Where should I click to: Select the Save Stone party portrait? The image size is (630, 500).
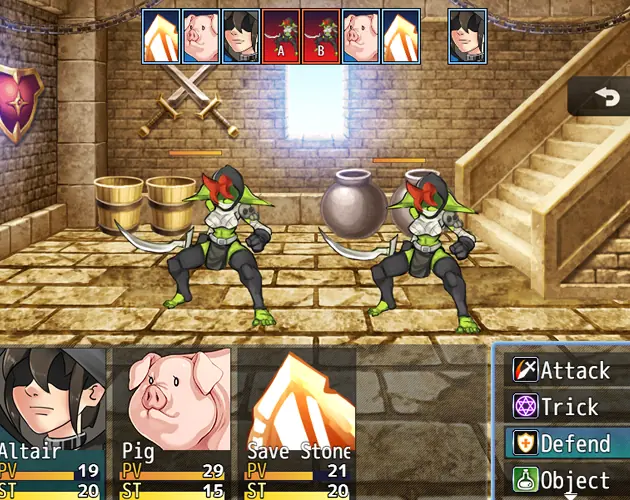(297, 410)
